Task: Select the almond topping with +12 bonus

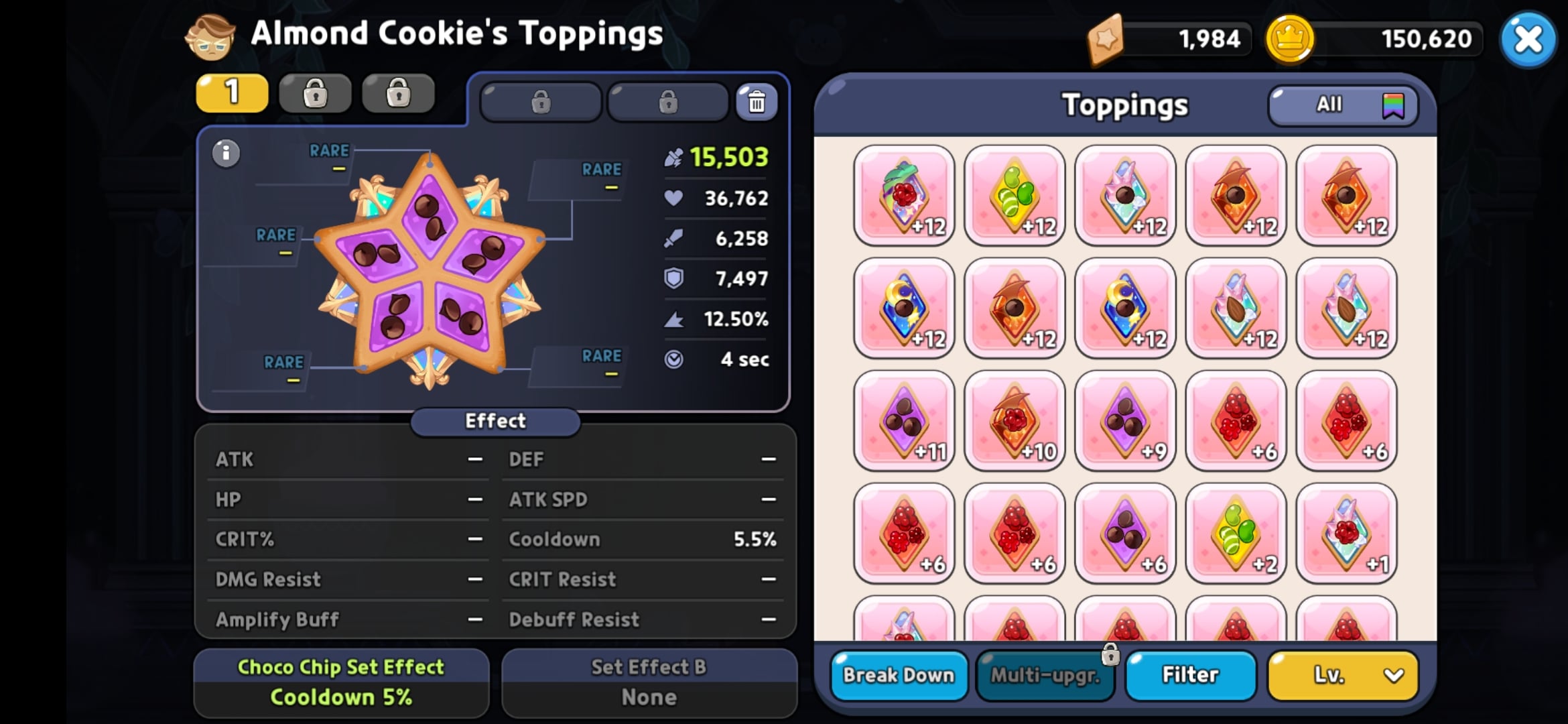Action: 1236,308
